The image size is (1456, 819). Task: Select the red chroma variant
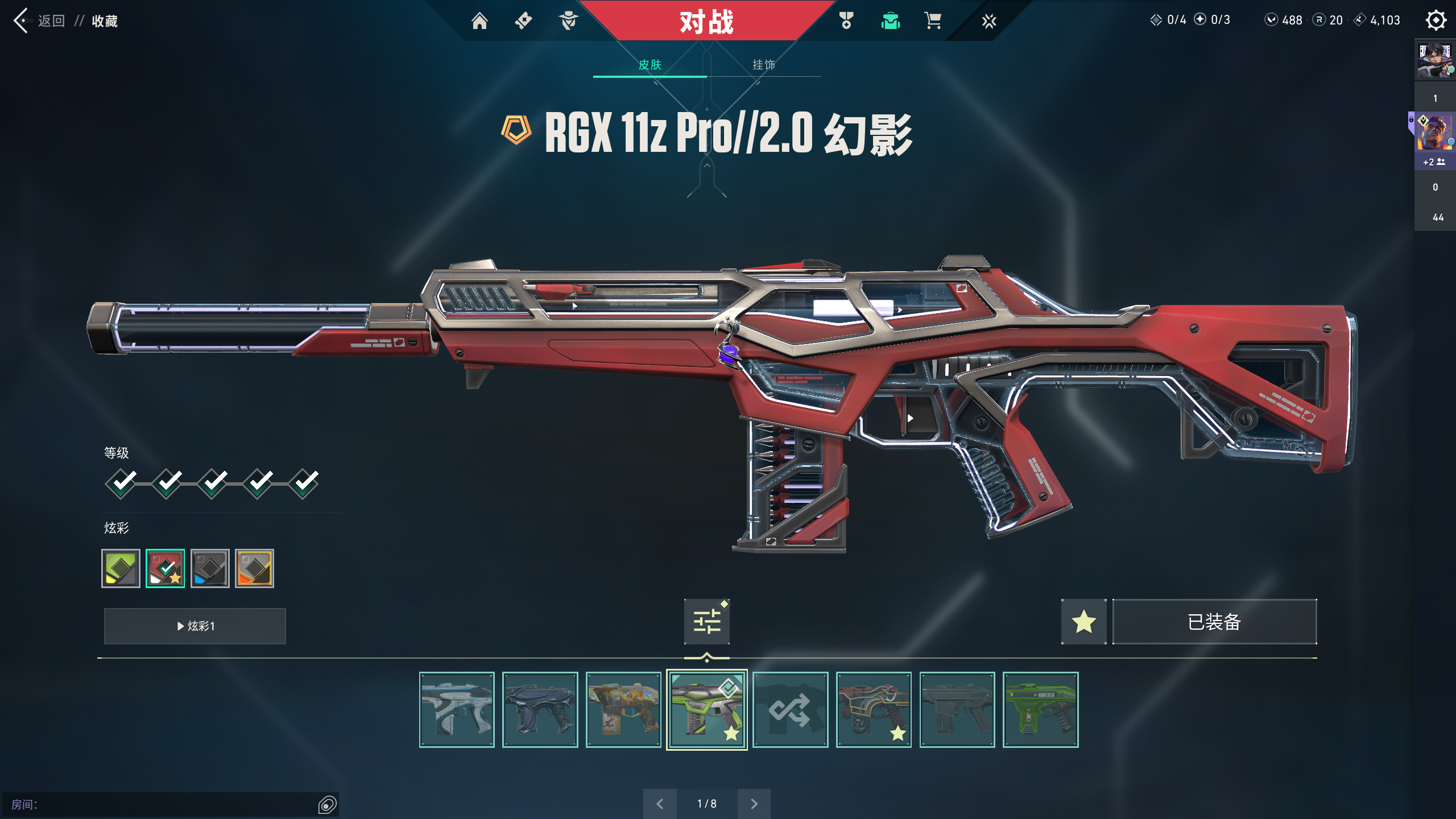[x=165, y=568]
